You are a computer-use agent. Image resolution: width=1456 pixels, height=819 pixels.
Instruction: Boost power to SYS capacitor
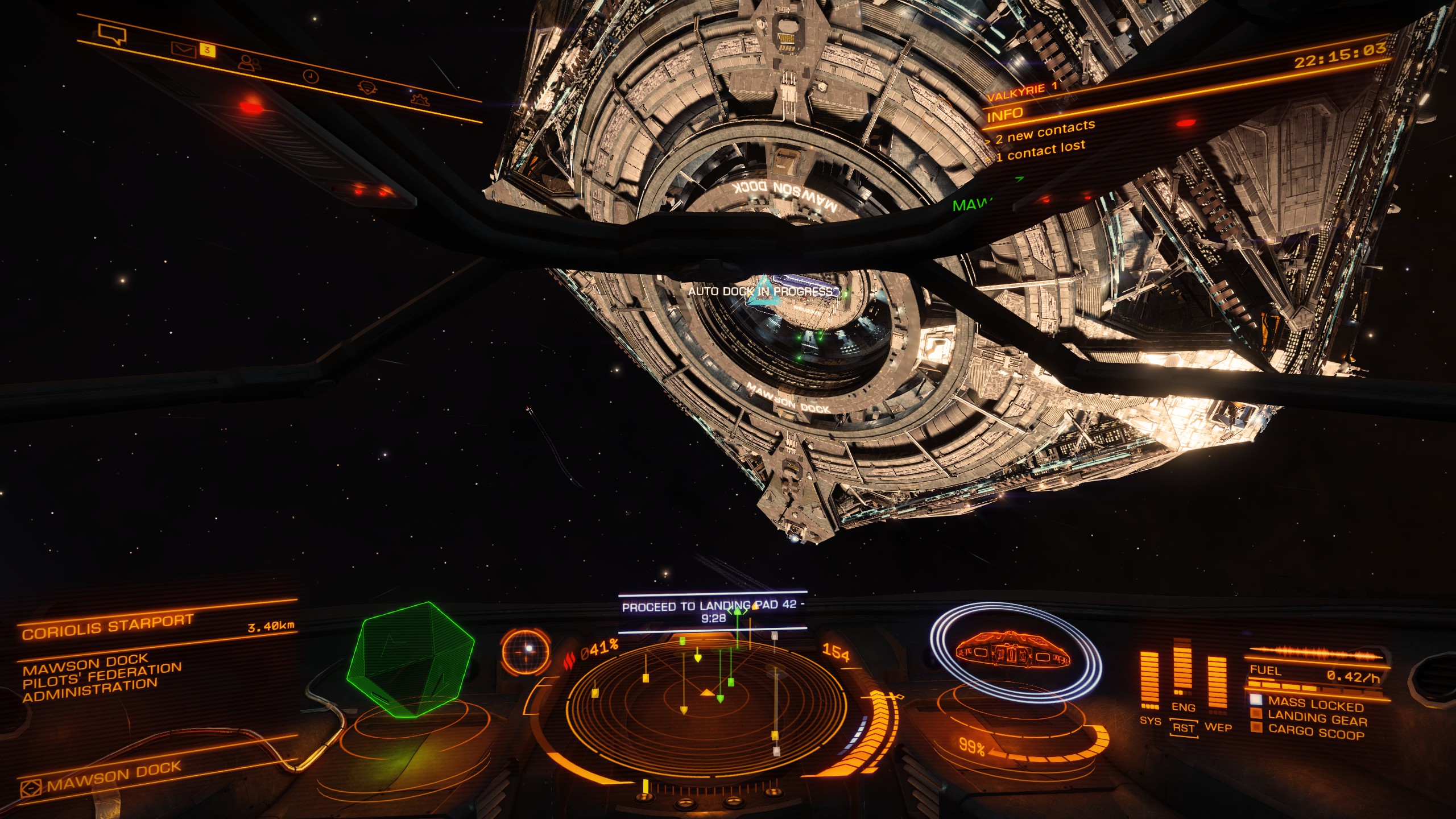pos(1150,721)
